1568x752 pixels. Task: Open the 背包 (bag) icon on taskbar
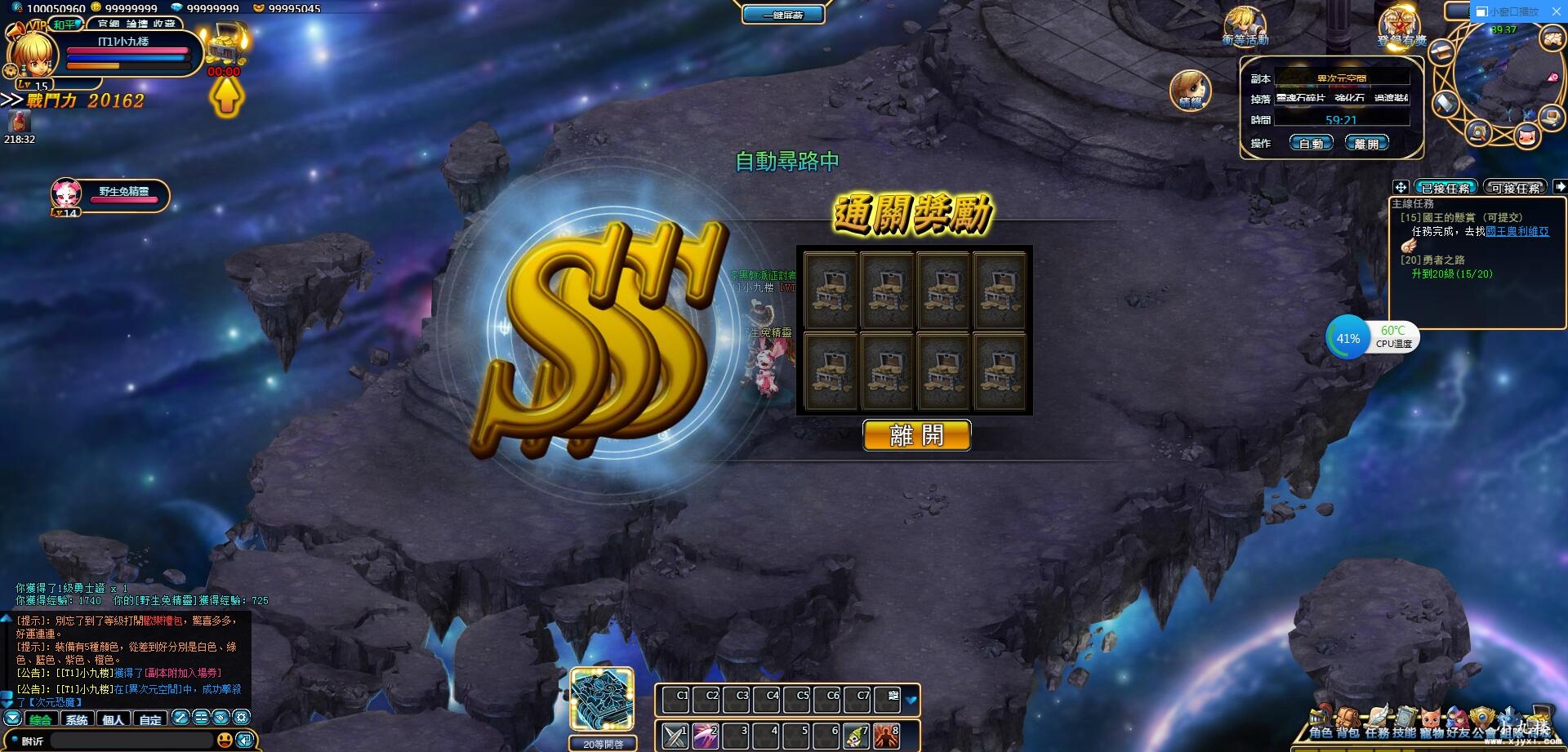[x=1347, y=717]
